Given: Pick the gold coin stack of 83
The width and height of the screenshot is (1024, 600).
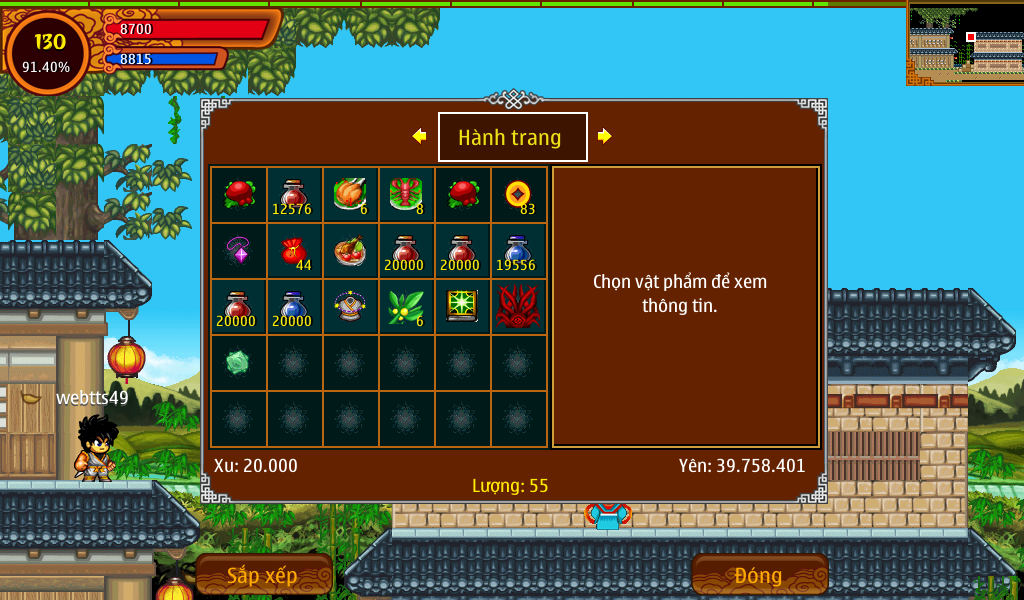Looking at the screenshot, I should [x=518, y=195].
